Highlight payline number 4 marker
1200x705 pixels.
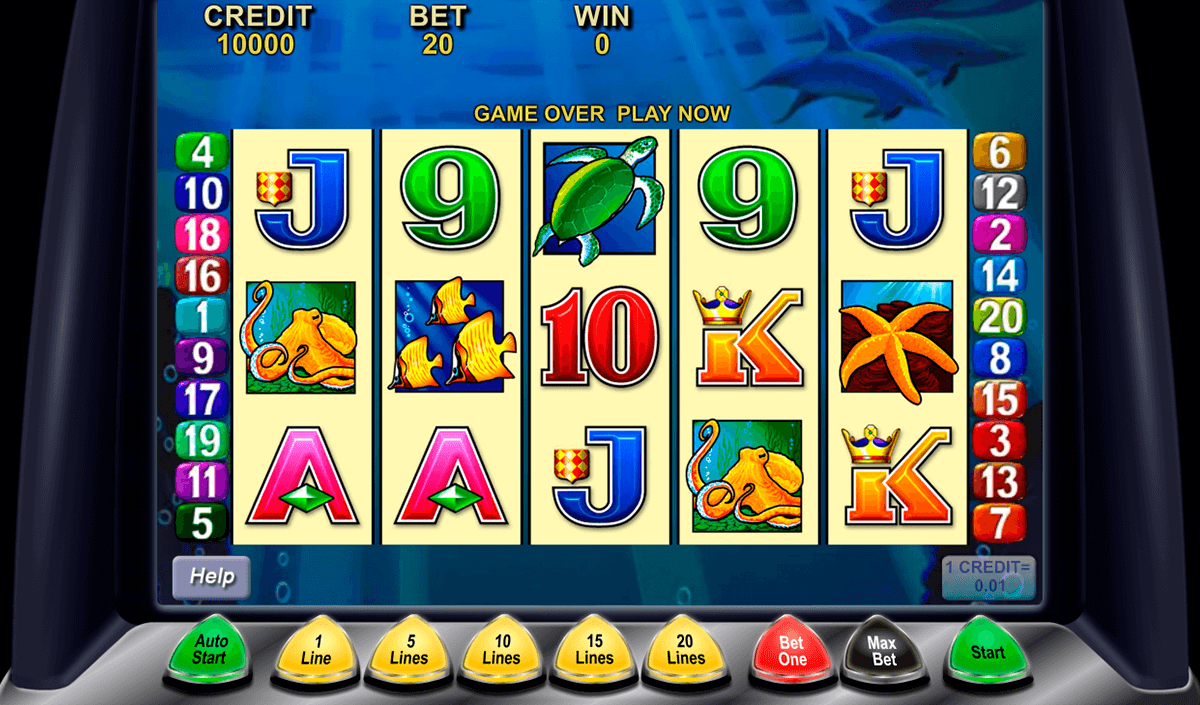202,152
